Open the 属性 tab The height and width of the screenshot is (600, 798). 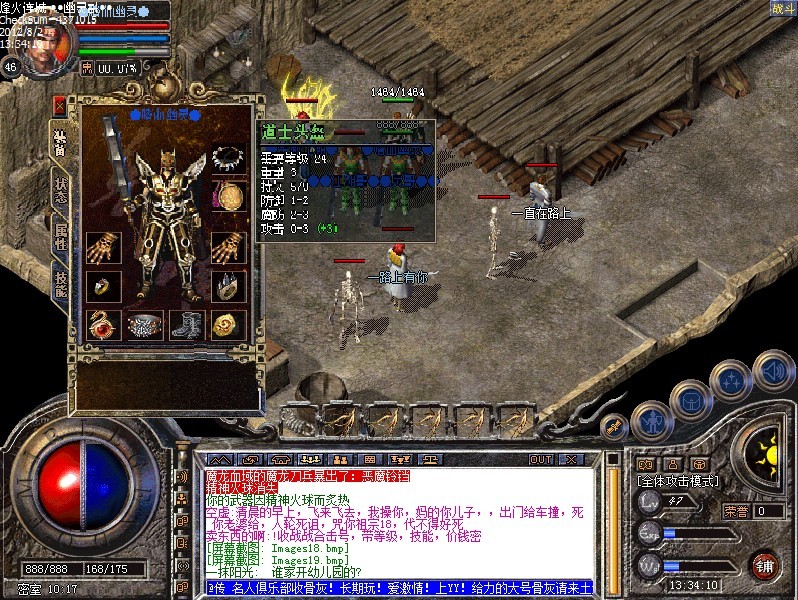pos(61,236)
